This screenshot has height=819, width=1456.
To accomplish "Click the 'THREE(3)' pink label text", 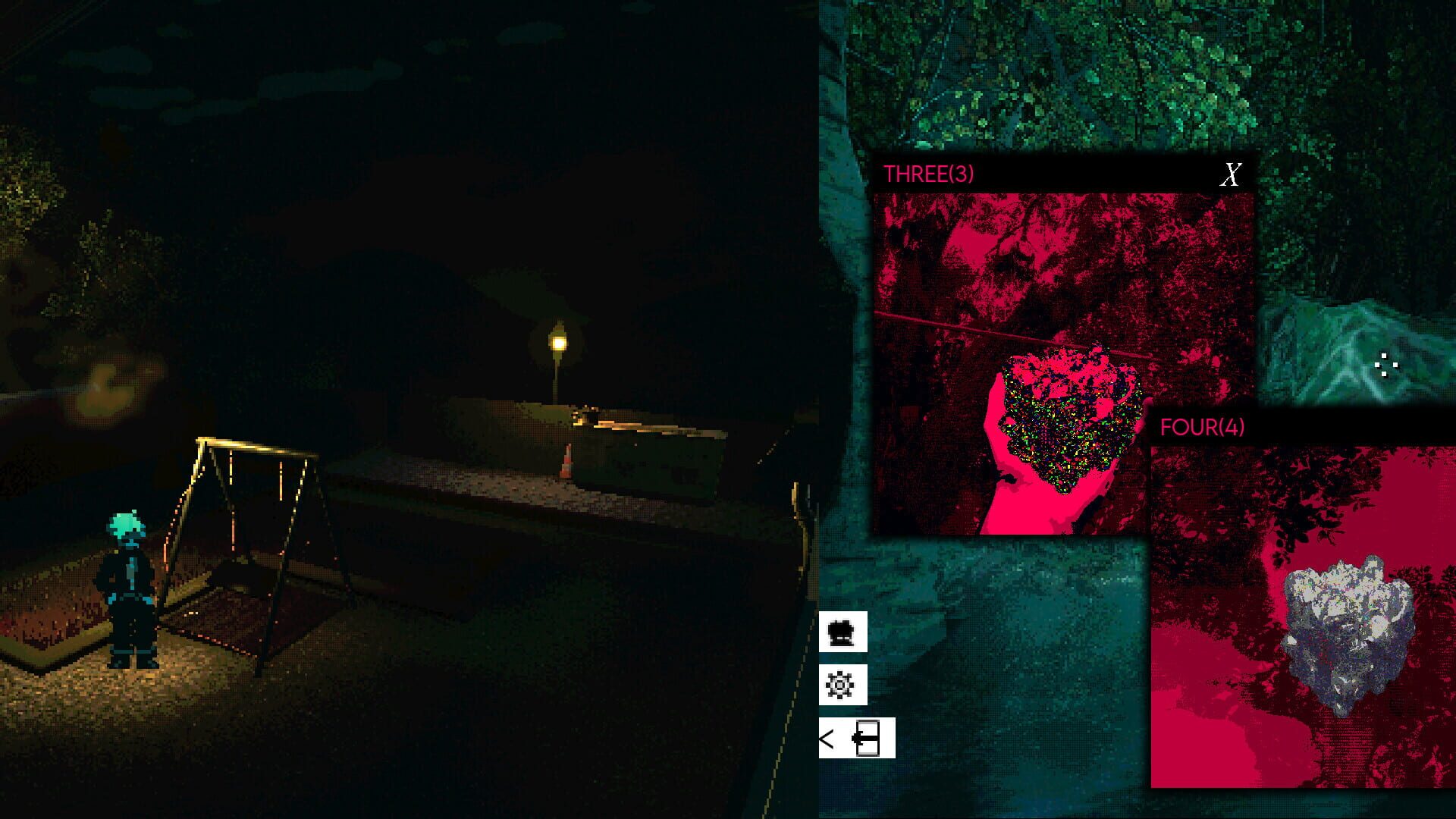I will tap(929, 173).
